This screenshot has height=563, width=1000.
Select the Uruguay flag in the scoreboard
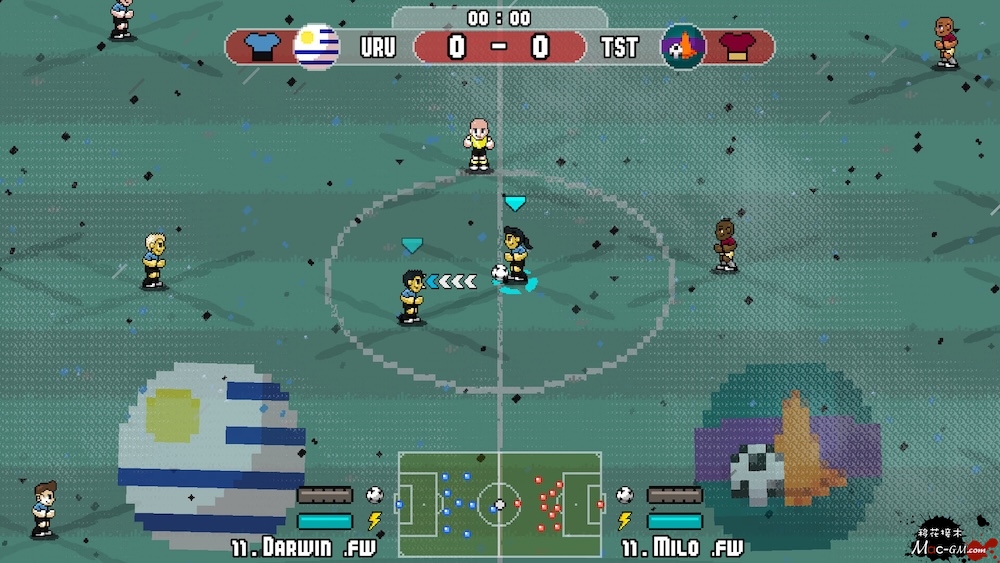(316, 46)
